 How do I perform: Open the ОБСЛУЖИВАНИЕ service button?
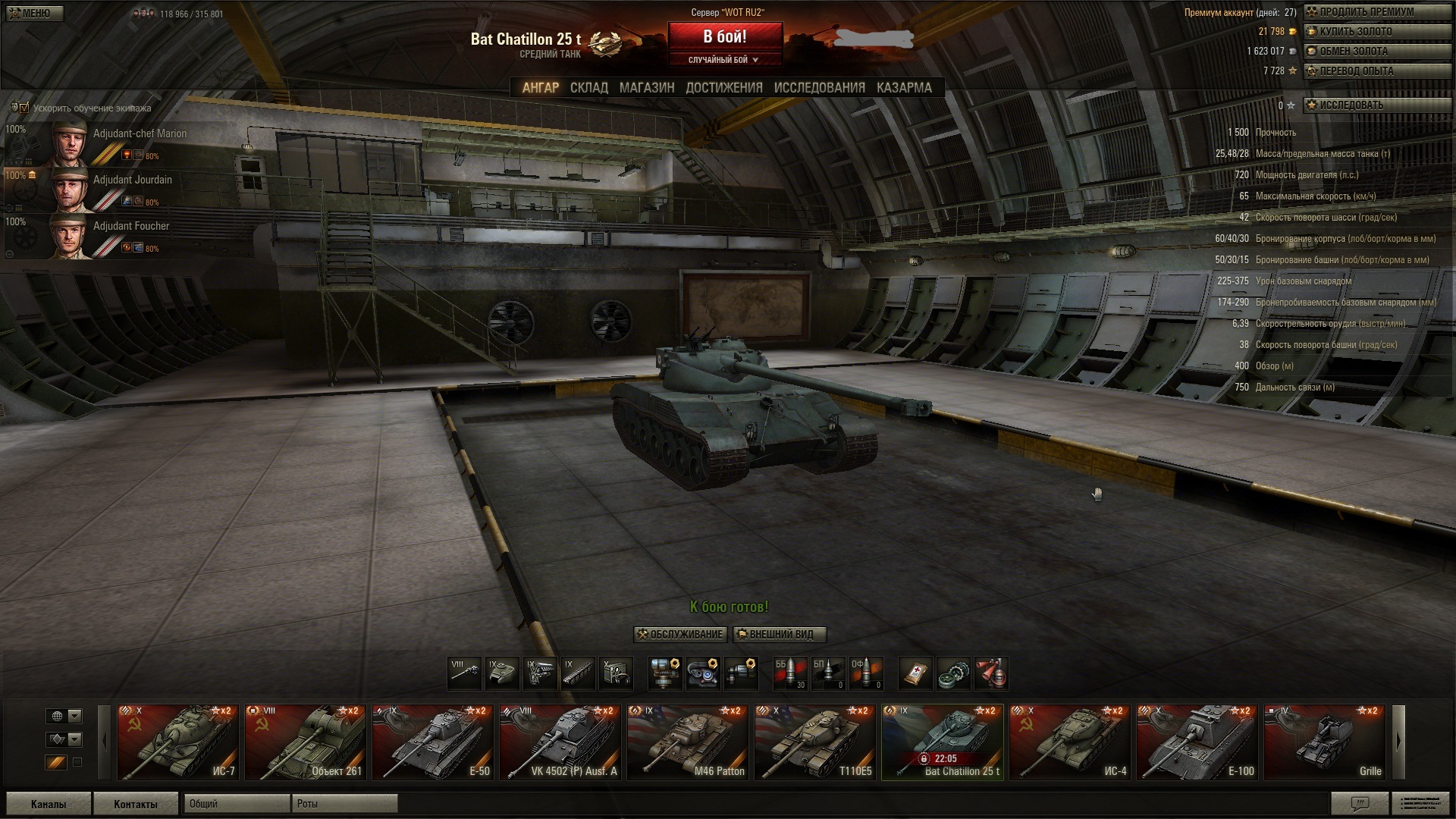pyautogui.click(x=680, y=635)
